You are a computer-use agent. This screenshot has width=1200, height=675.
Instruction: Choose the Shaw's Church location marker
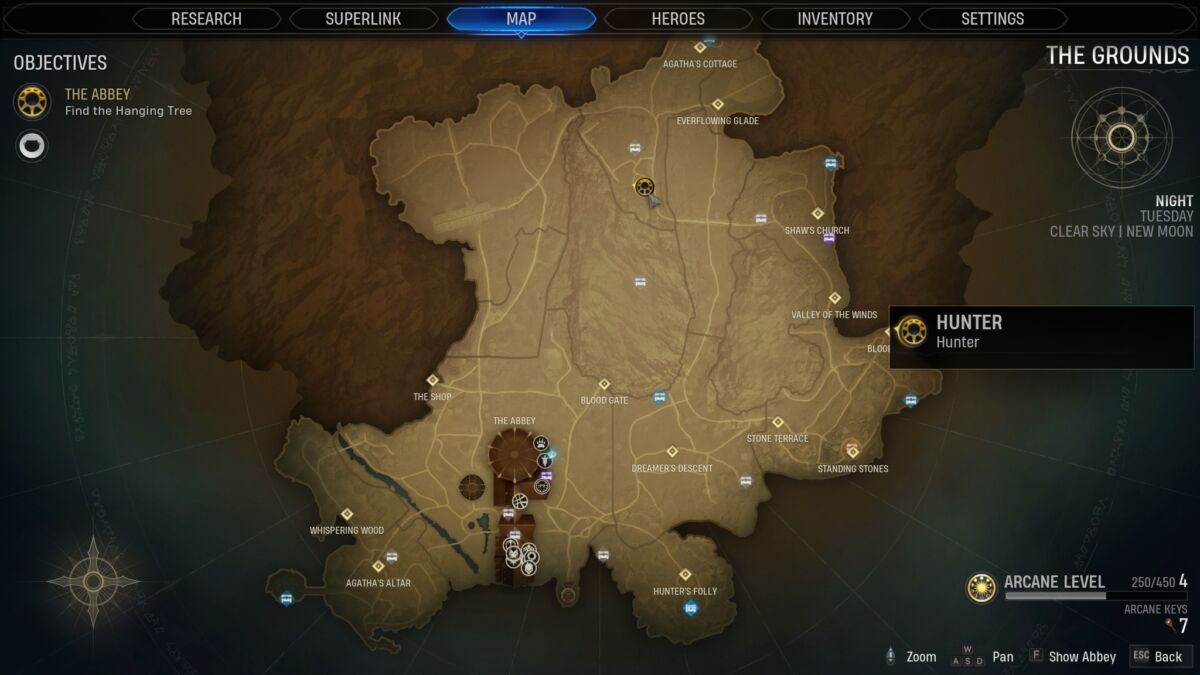(818, 214)
